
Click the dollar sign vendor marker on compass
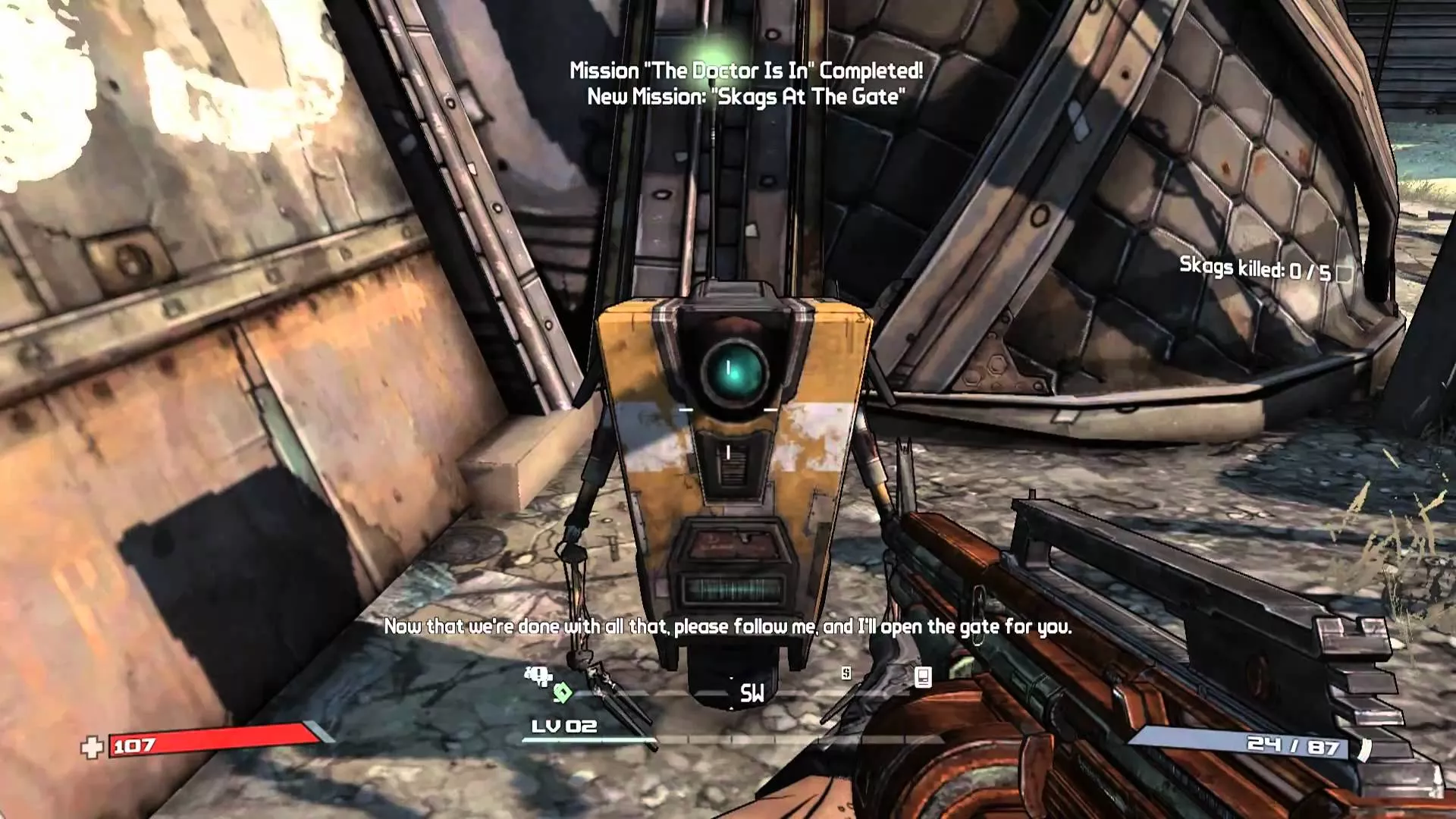pos(846,673)
